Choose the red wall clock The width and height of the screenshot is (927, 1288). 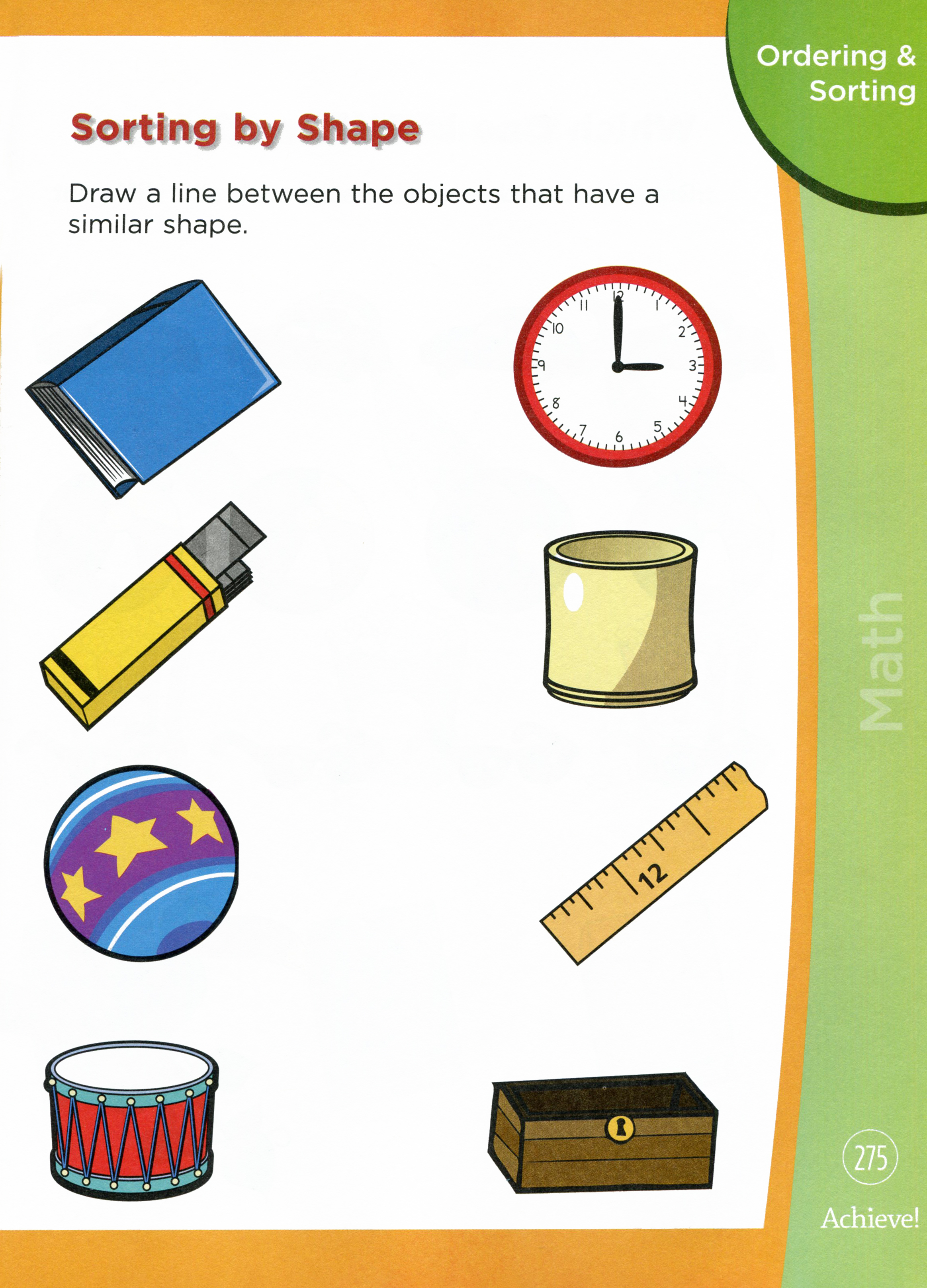pyautogui.click(x=618, y=366)
